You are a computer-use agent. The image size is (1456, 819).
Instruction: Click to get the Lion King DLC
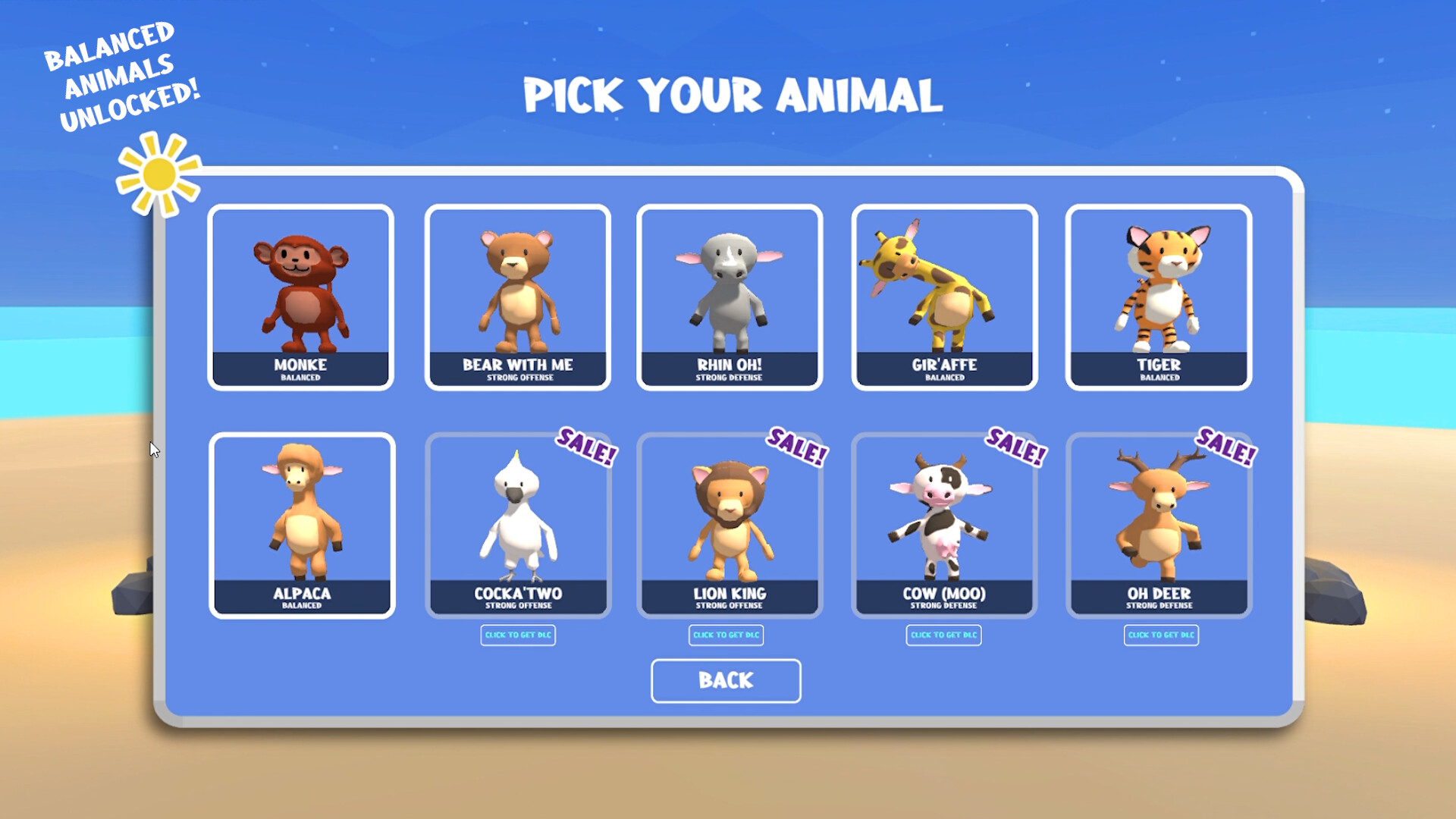[x=726, y=635]
